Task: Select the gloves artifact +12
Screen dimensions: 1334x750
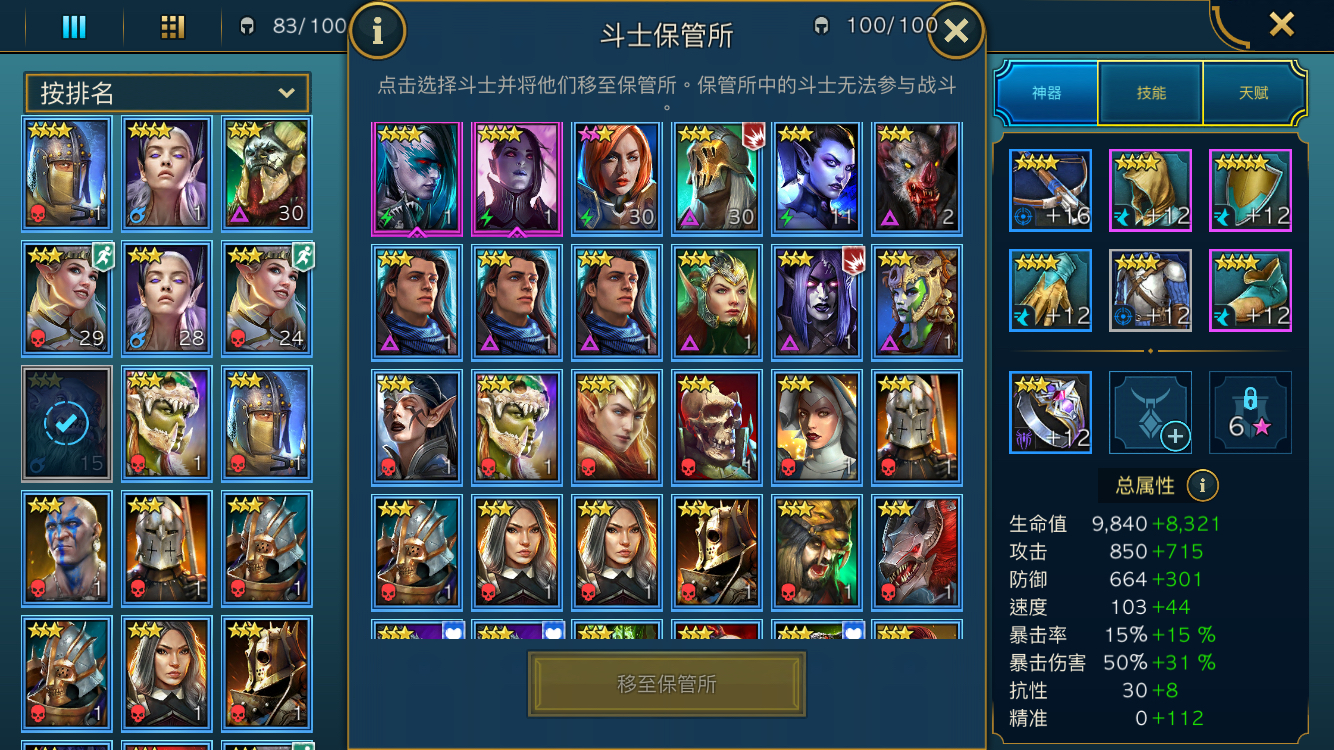Action: tap(1050, 290)
